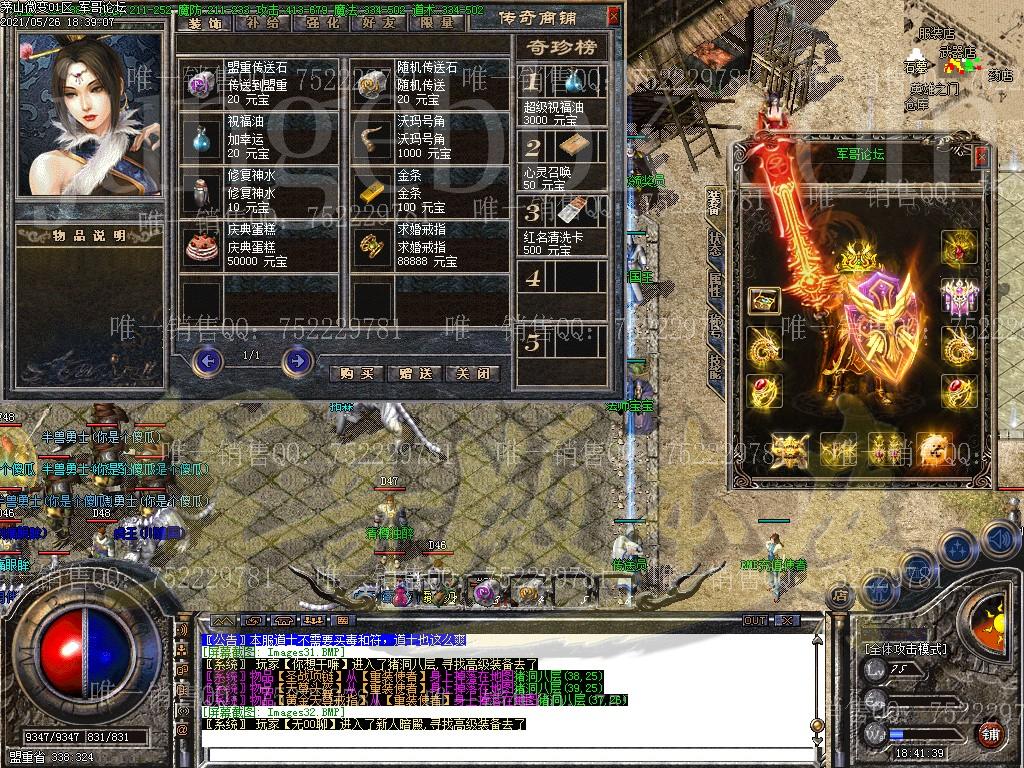Open the red 铺 shop button
The width and height of the screenshot is (1024, 768).
point(990,734)
